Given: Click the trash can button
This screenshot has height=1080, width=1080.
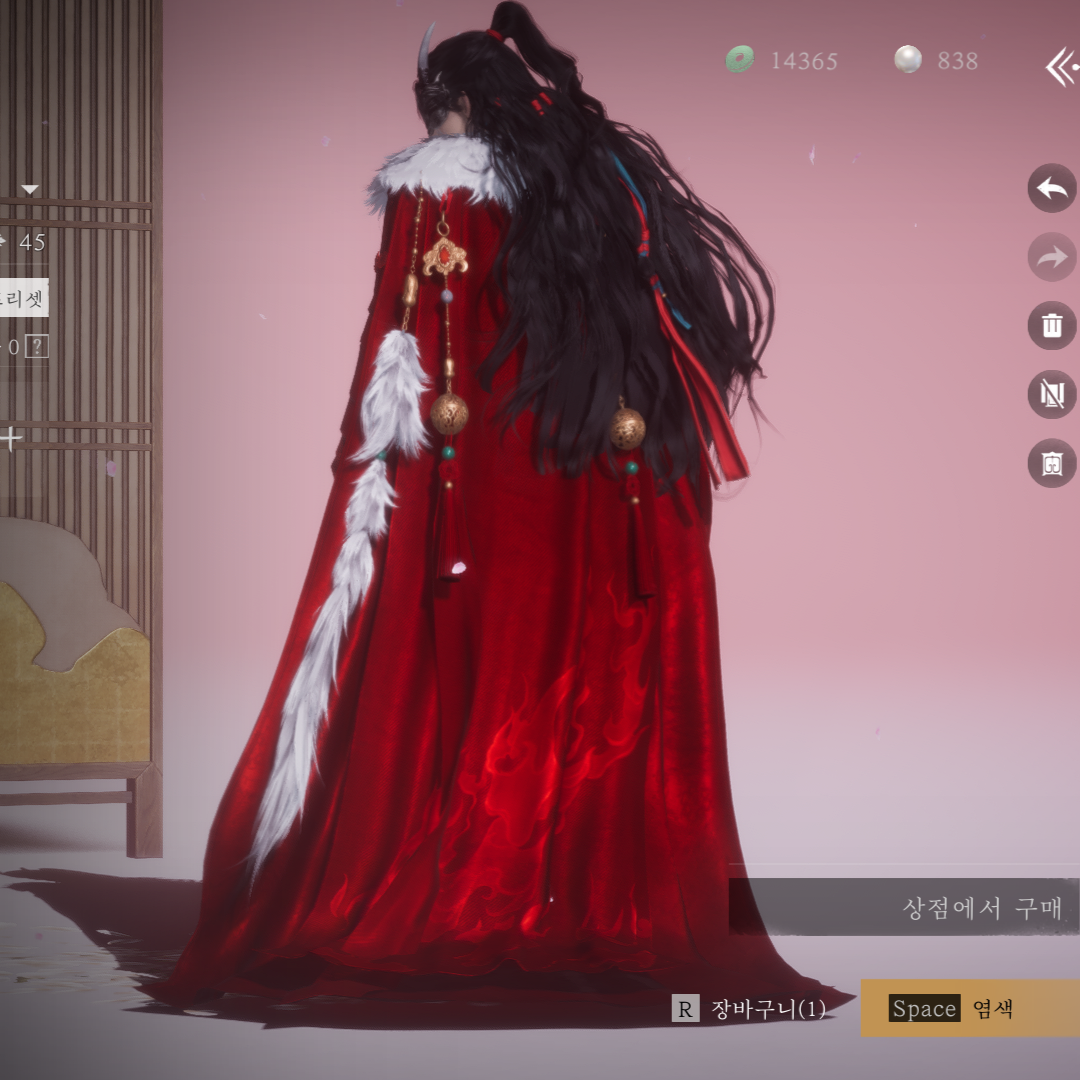Looking at the screenshot, I should click(x=1052, y=326).
